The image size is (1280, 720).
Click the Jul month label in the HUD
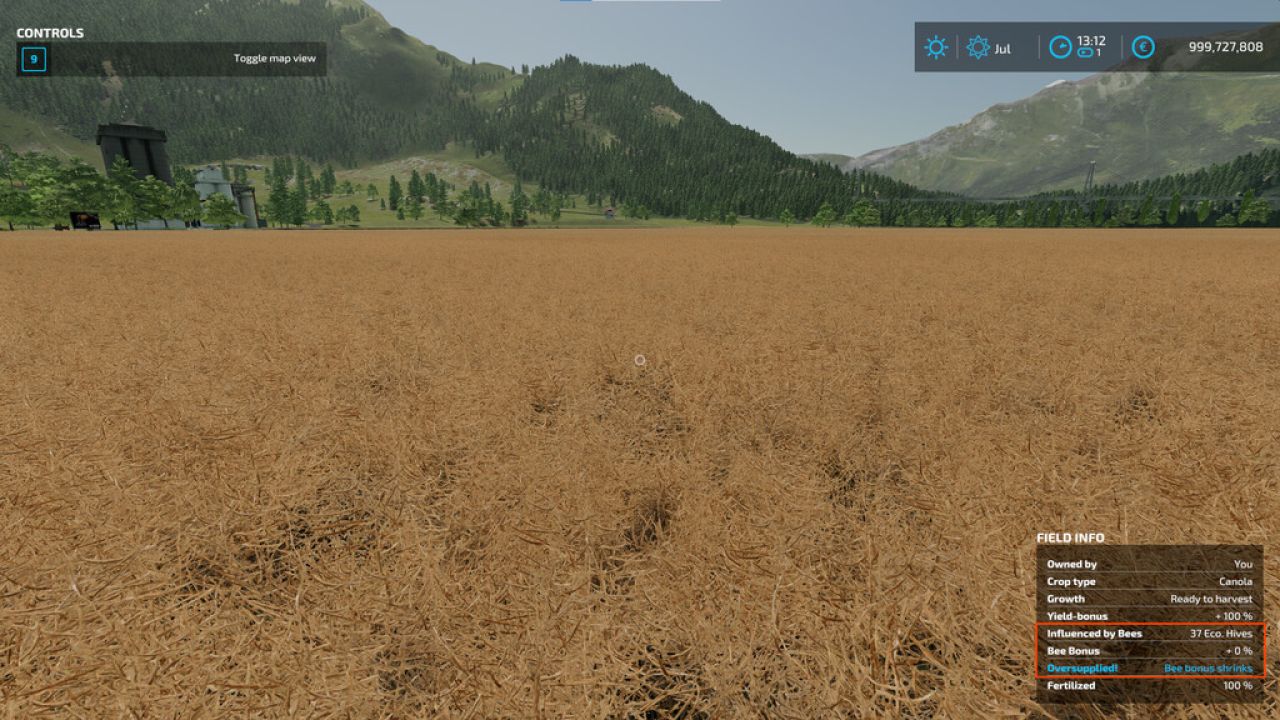click(x=1000, y=48)
